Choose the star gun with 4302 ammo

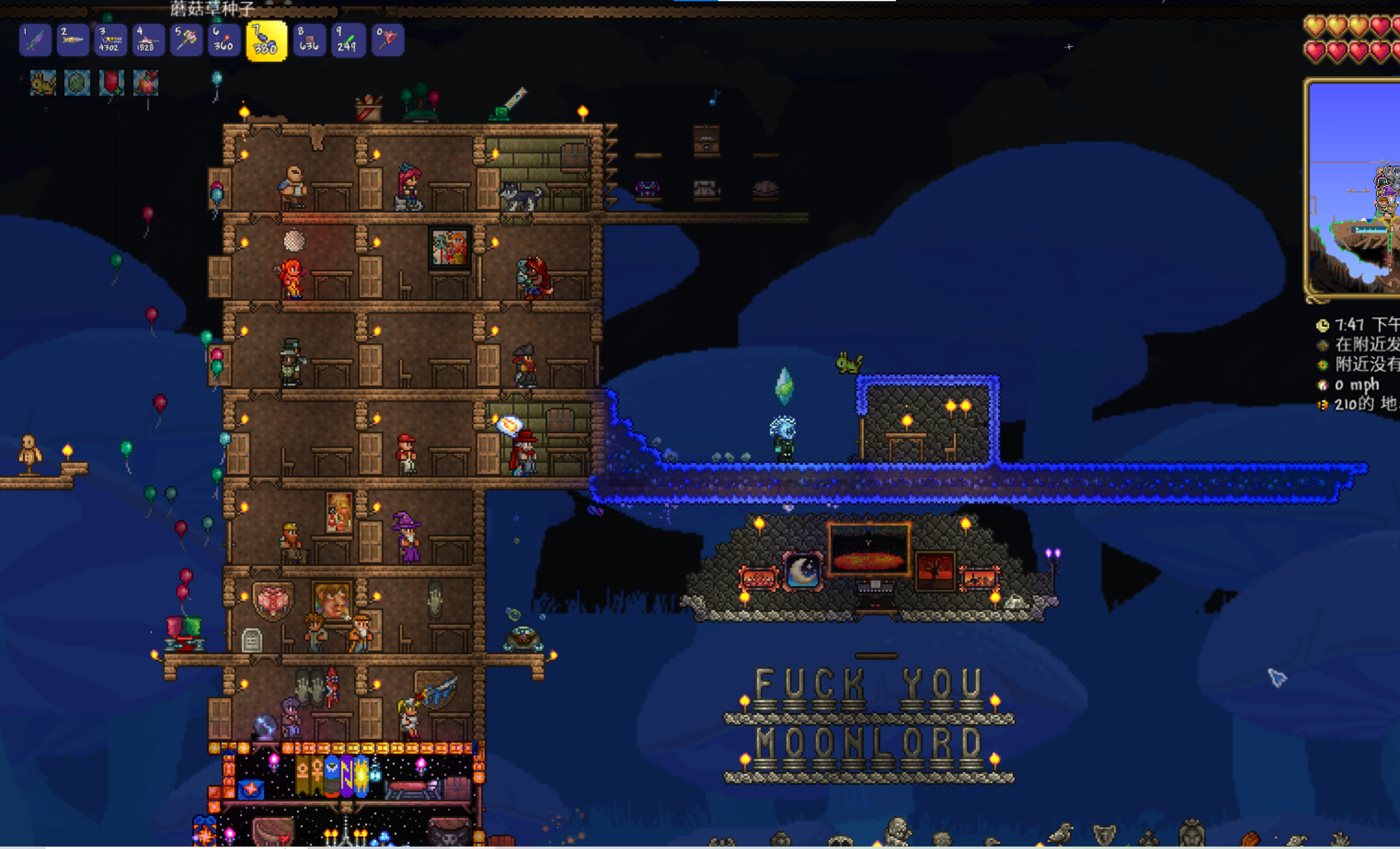pos(110,40)
